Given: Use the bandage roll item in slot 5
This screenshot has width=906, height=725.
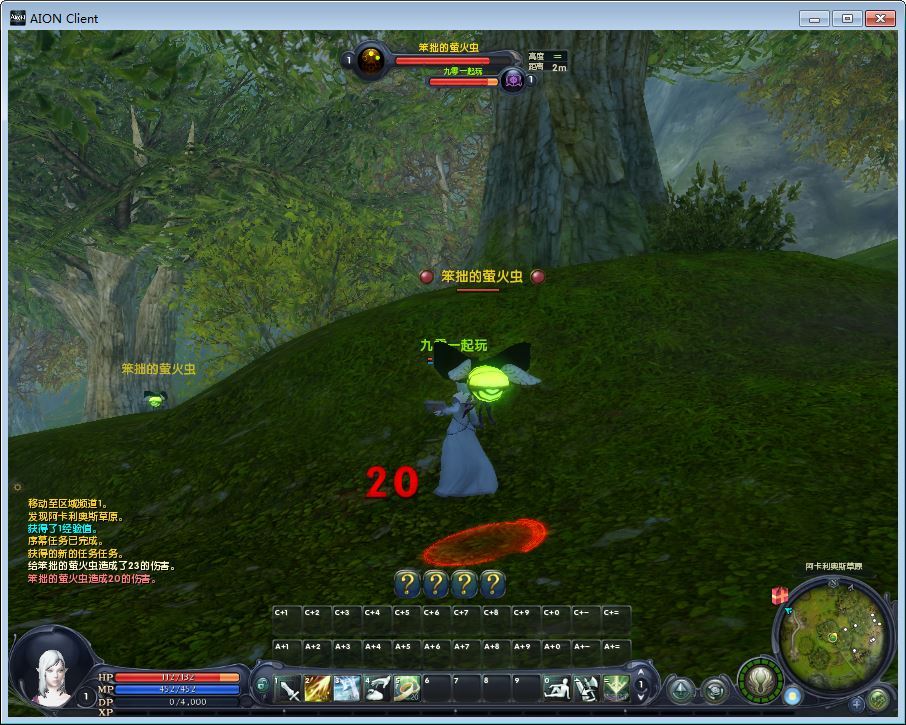Looking at the screenshot, I should point(407,689).
